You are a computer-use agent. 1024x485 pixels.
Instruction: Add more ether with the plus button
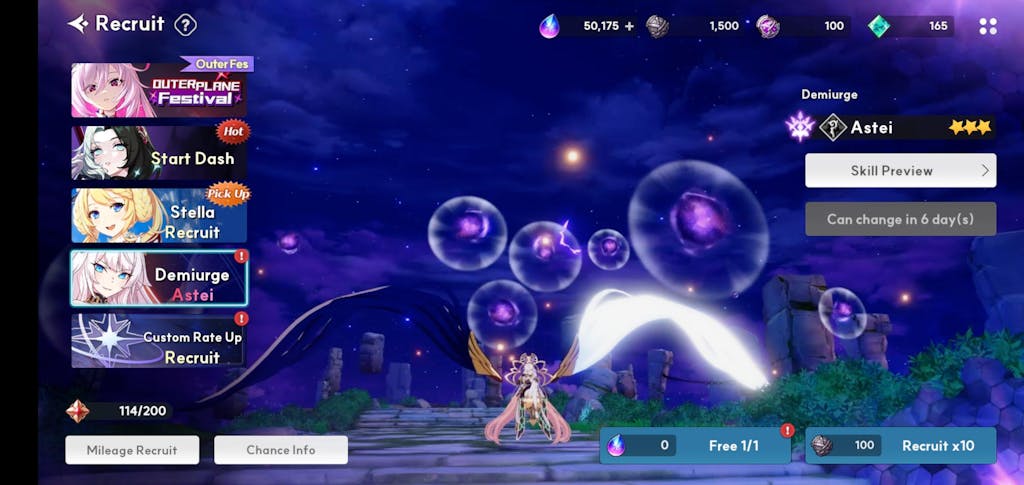coord(629,26)
